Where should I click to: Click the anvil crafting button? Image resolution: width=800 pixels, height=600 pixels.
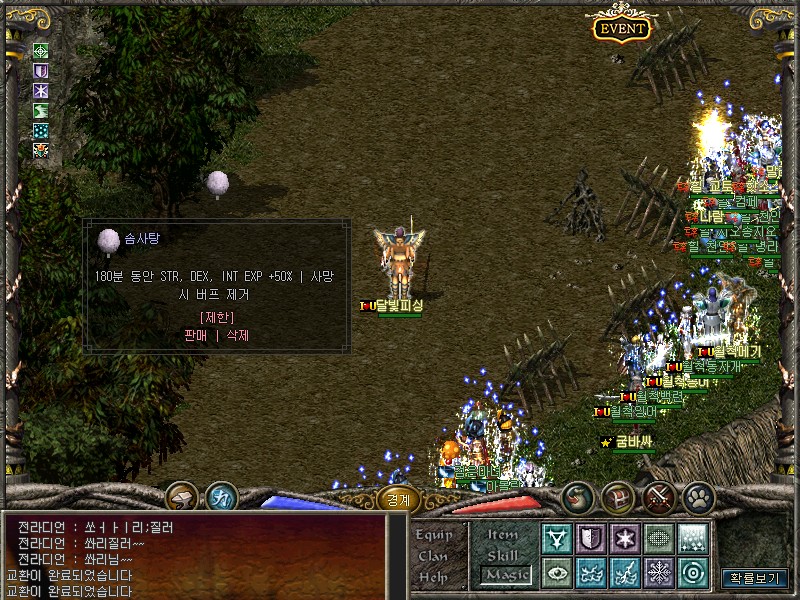183,496
